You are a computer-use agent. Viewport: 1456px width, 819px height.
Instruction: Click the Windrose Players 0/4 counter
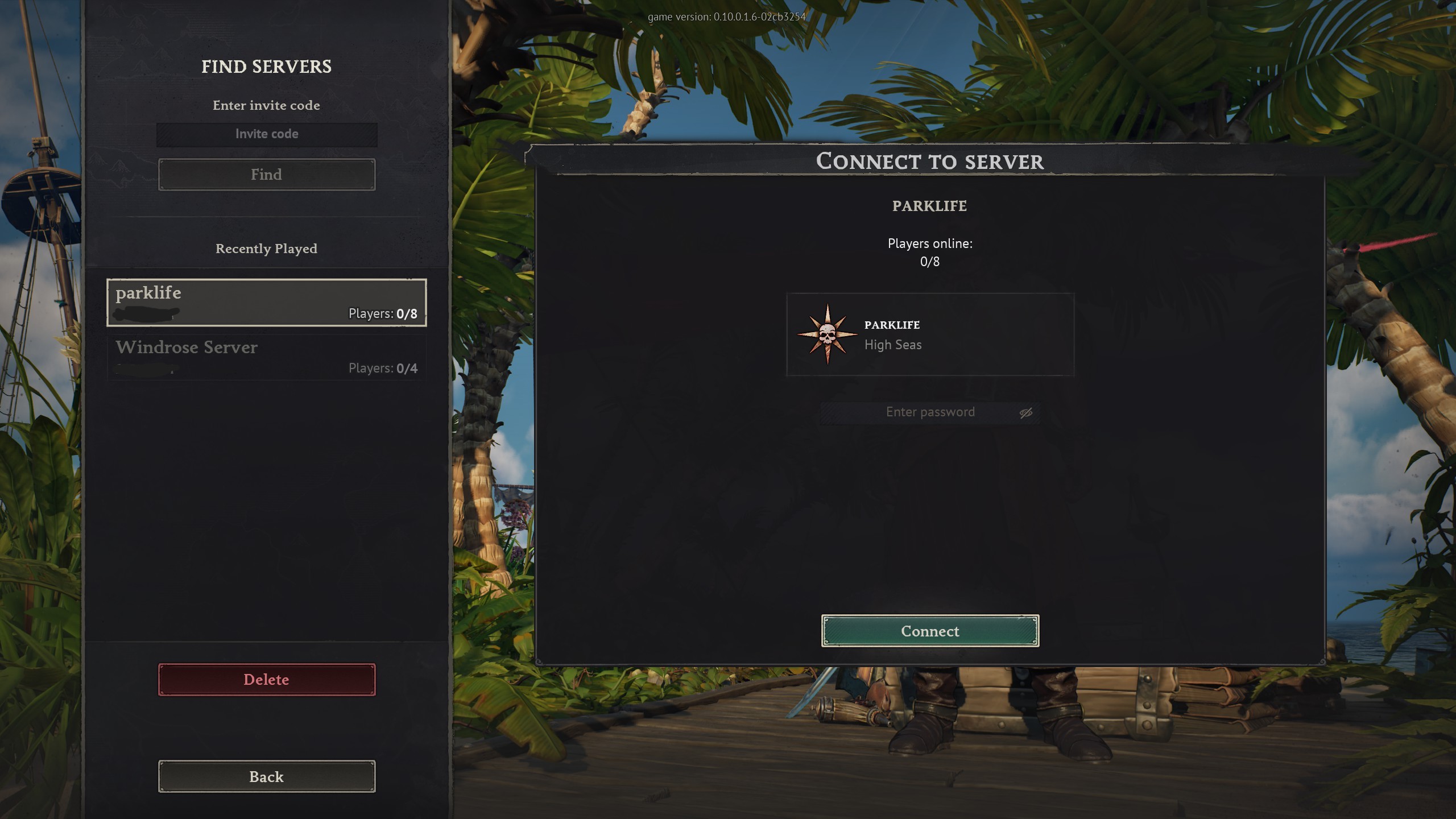tap(382, 367)
